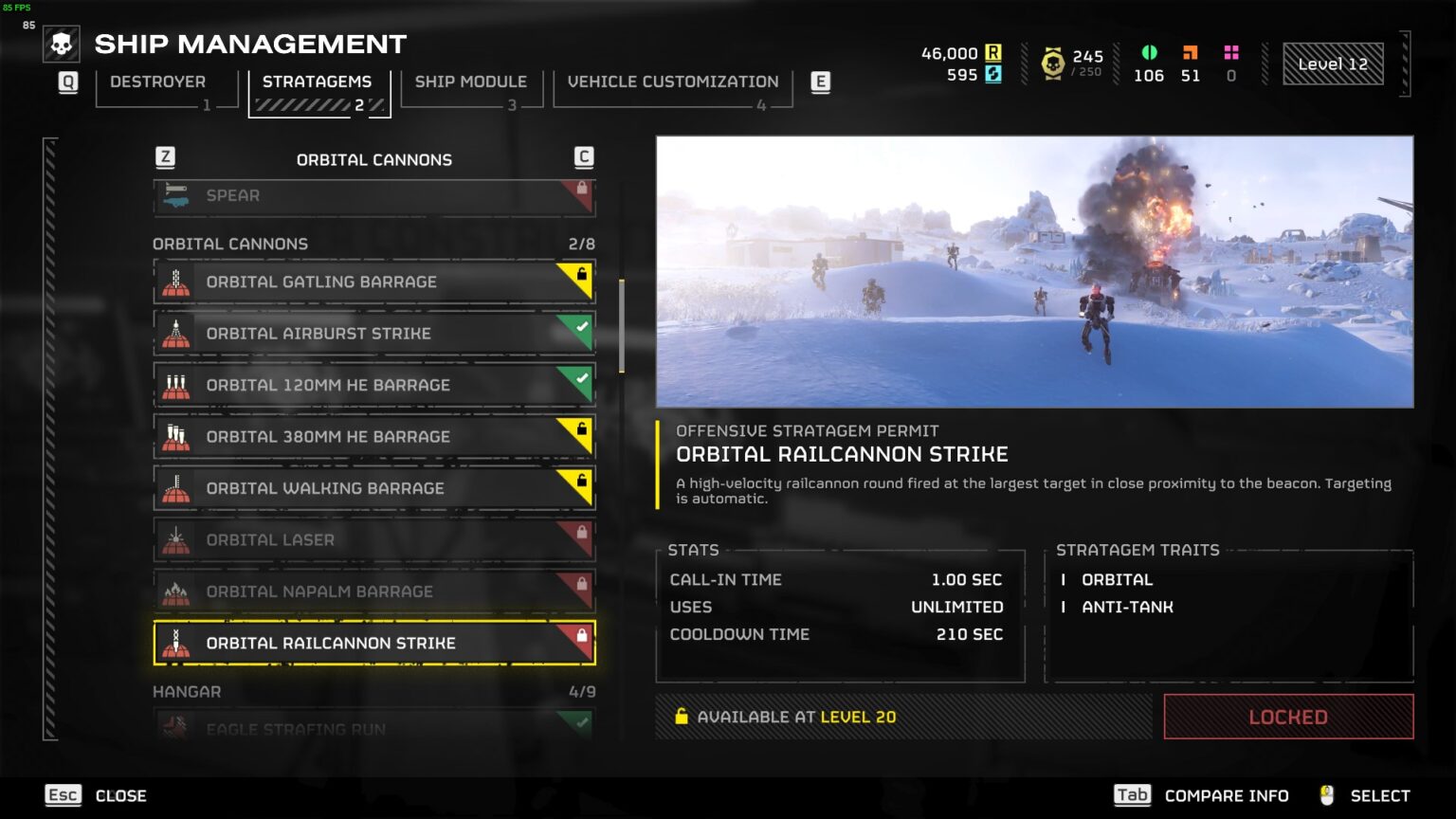Switch to the Ship Module tab
1456x819 pixels.
pos(471,82)
